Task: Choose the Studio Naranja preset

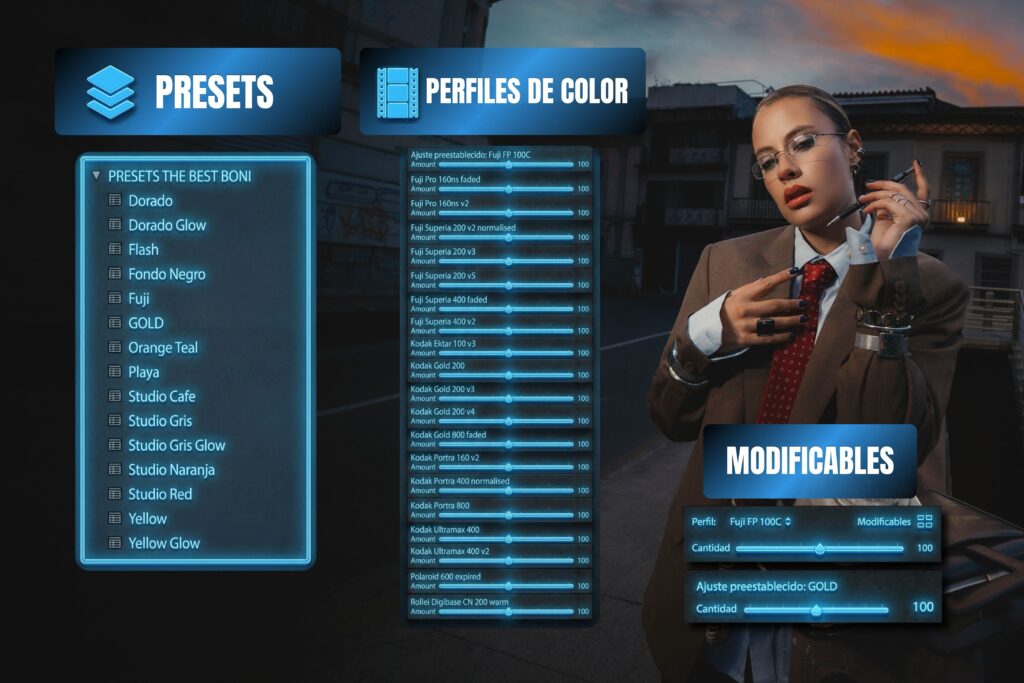Action: (171, 470)
